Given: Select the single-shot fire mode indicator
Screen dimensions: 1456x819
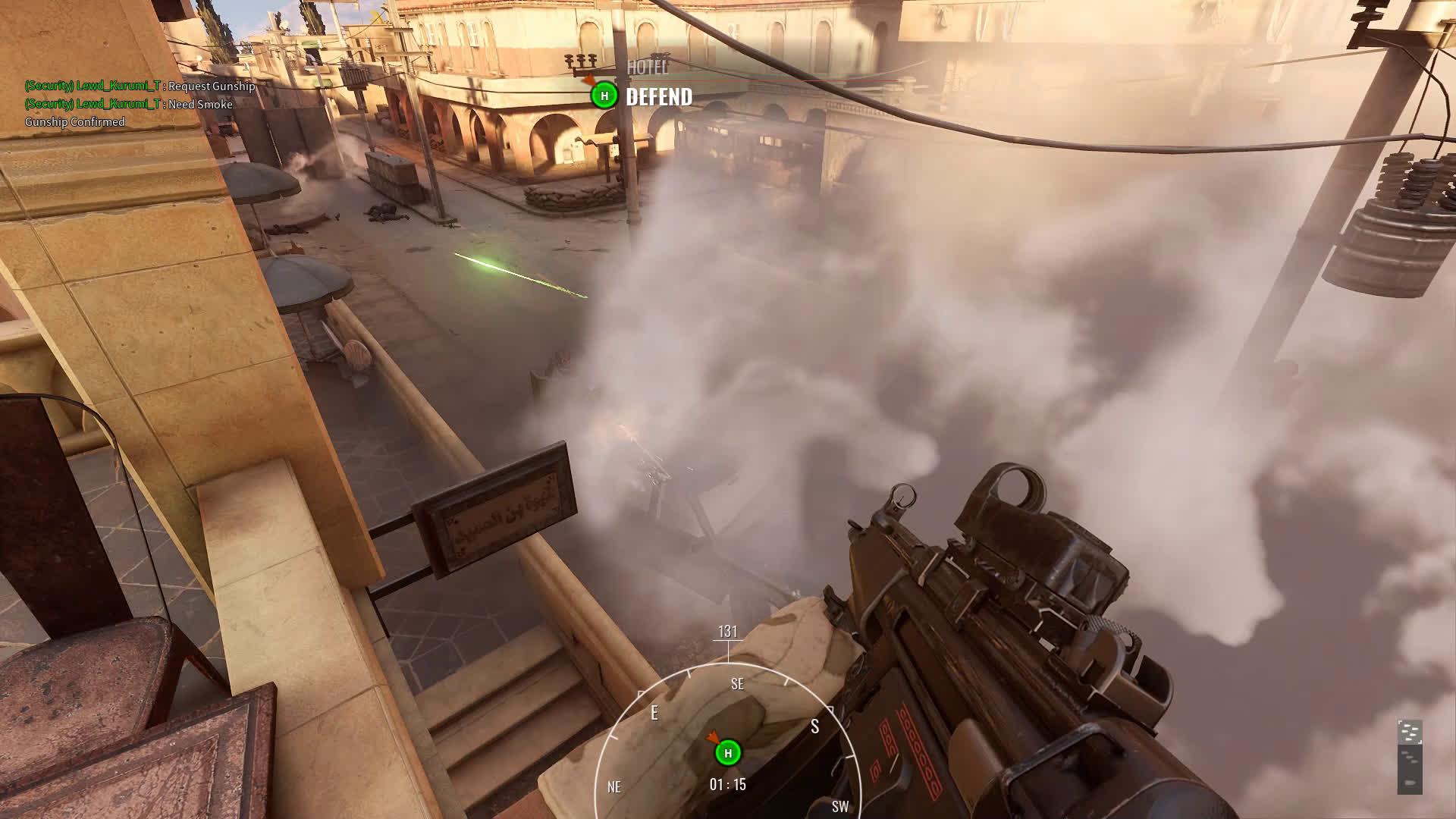Looking at the screenshot, I should point(1410,782).
